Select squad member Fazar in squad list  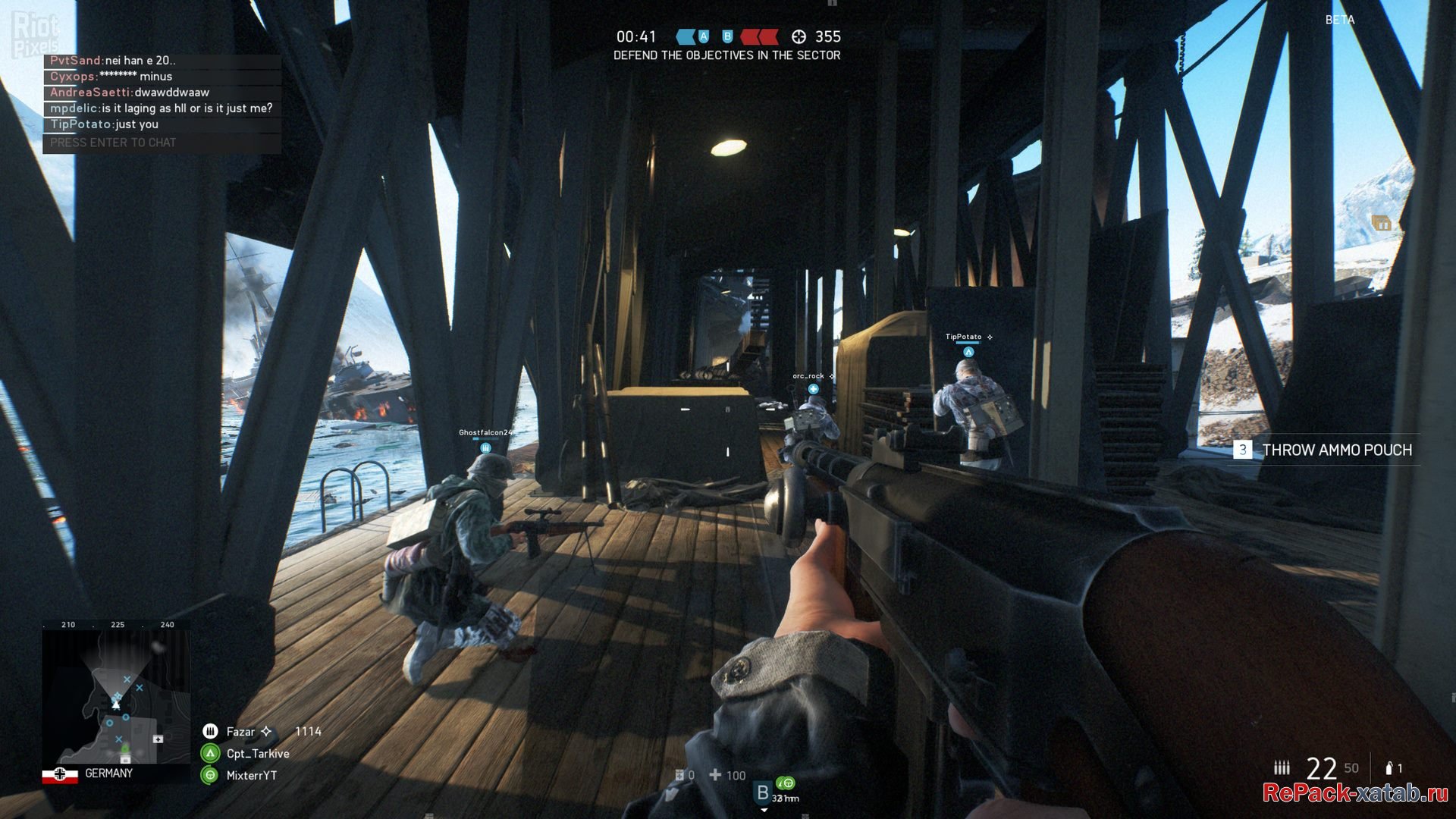coord(240,732)
